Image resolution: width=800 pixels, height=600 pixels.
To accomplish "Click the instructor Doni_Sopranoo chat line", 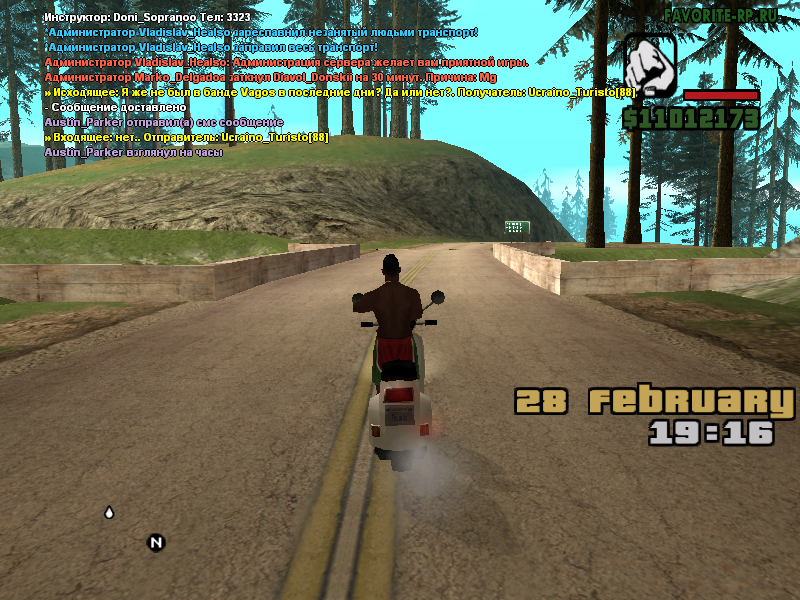I will tap(147, 17).
